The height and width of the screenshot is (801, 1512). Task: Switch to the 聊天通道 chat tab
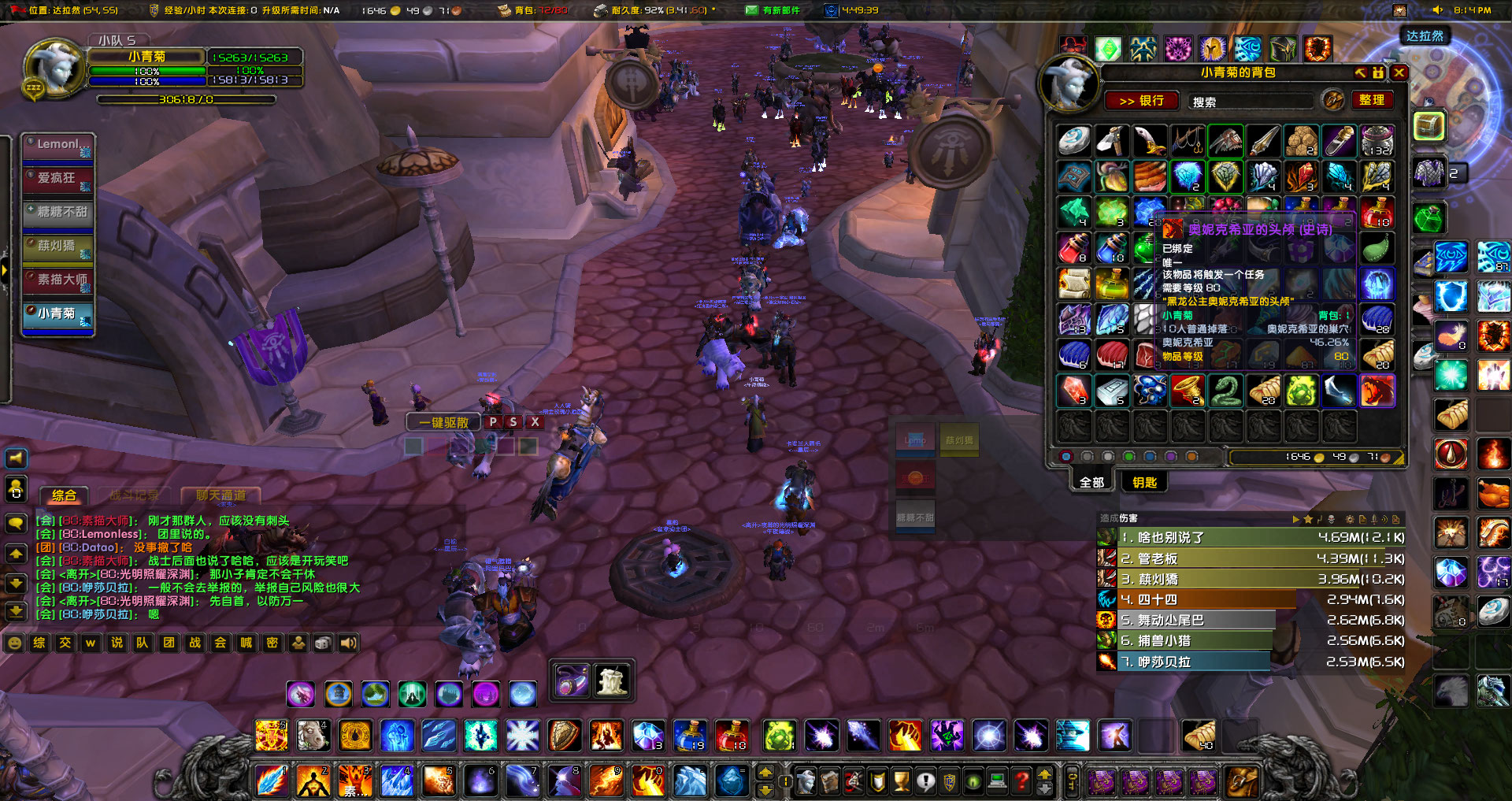click(223, 496)
